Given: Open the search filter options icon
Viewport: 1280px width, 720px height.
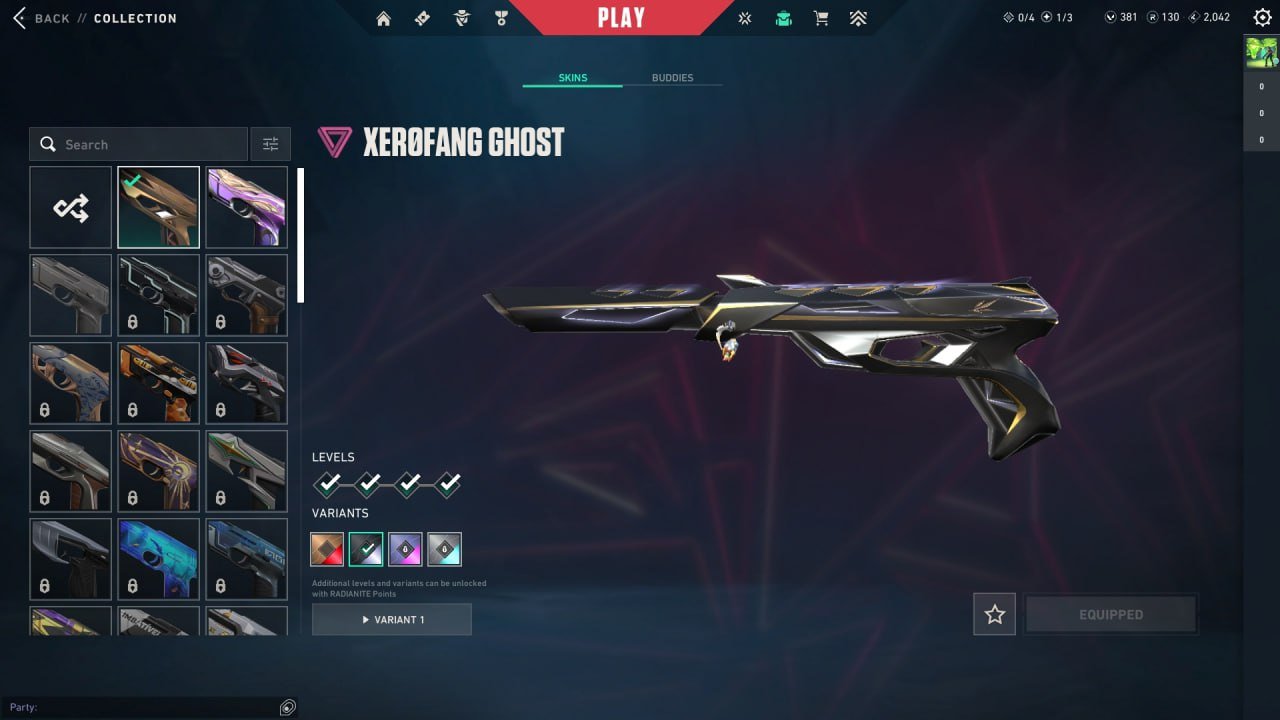Looking at the screenshot, I should pyautogui.click(x=270, y=143).
